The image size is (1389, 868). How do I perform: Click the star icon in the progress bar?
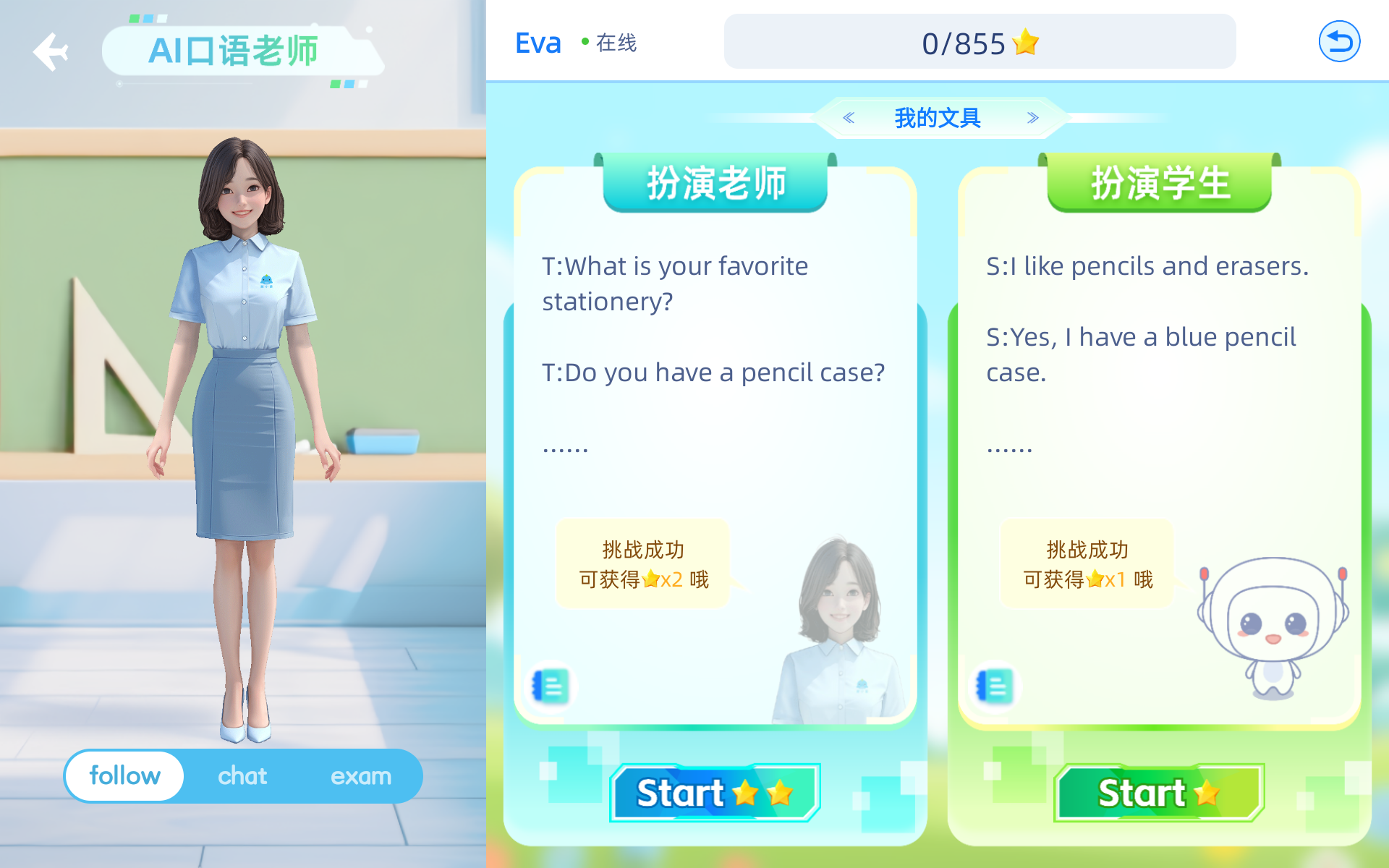[x=1025, y=41]
